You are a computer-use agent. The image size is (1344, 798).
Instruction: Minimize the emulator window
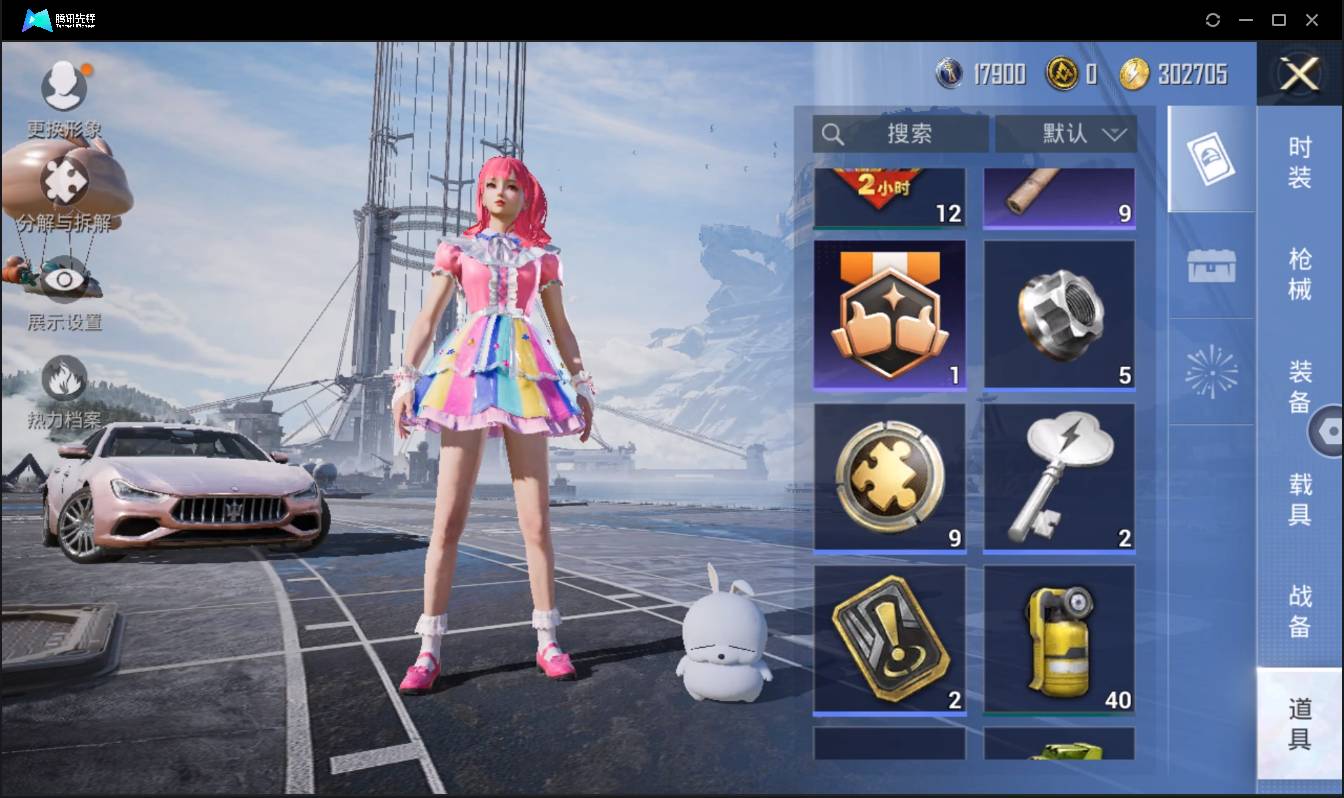point(1246,20)
